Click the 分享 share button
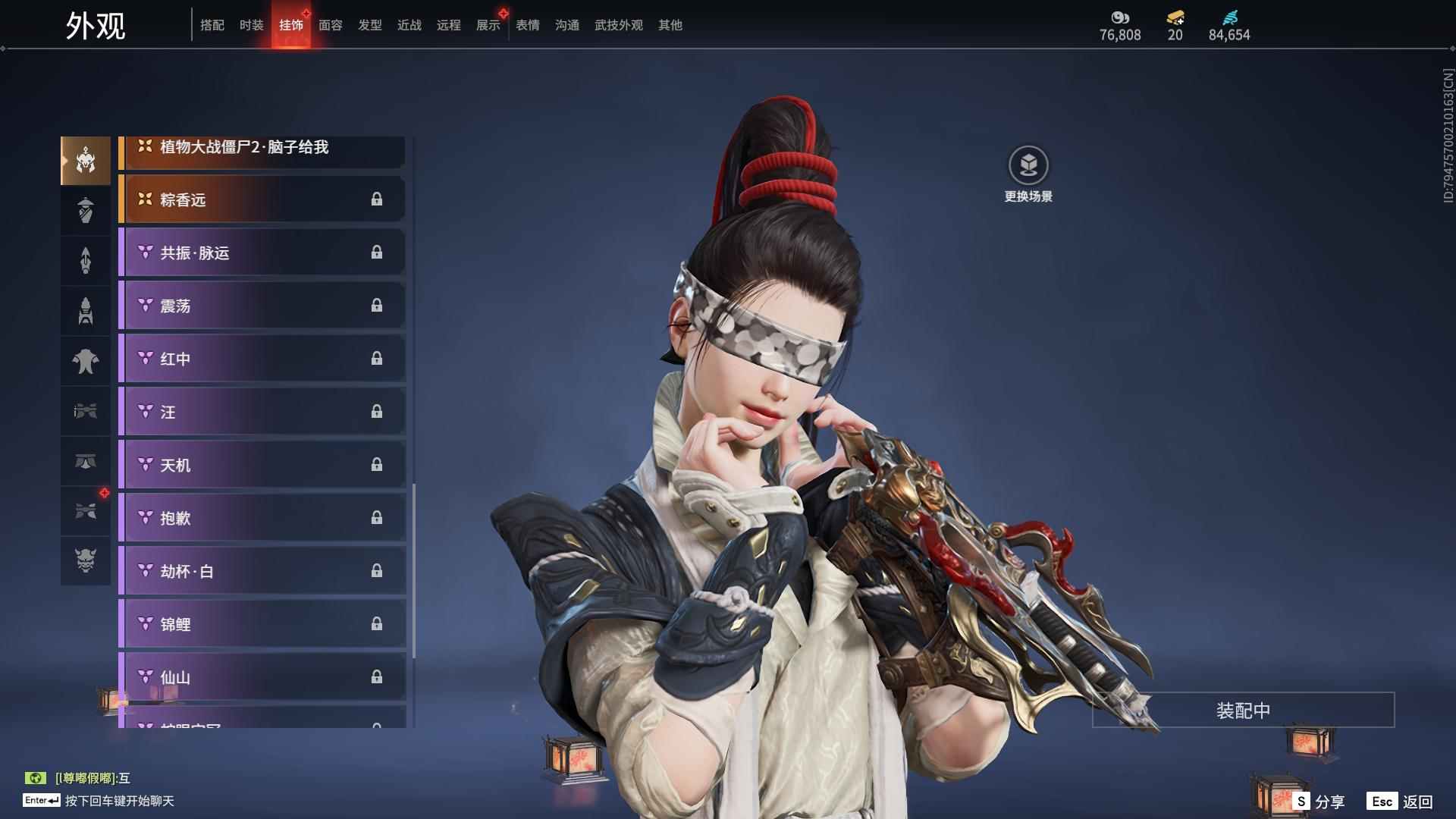 point(1319,801)
